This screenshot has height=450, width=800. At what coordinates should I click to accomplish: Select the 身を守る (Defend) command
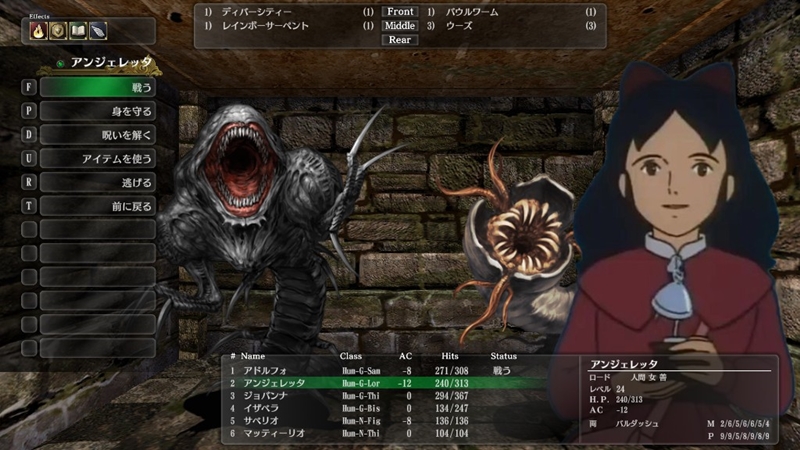(x=97, y=111)
